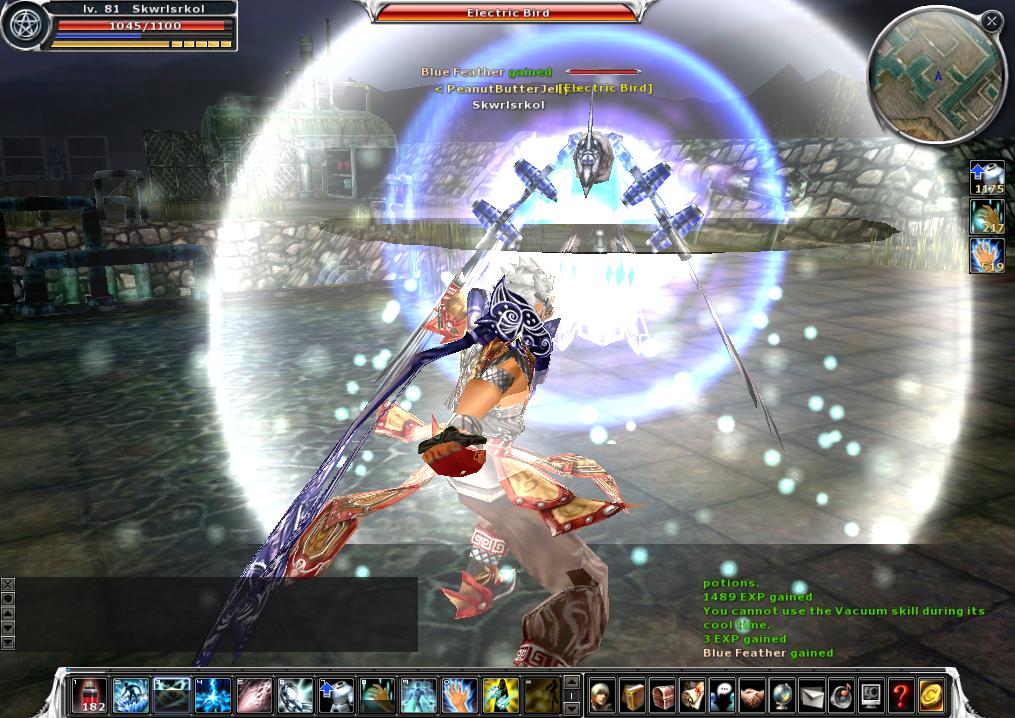
Task: Trigger the yellow silhouette aura skill
Action: (x=500, y=694)
